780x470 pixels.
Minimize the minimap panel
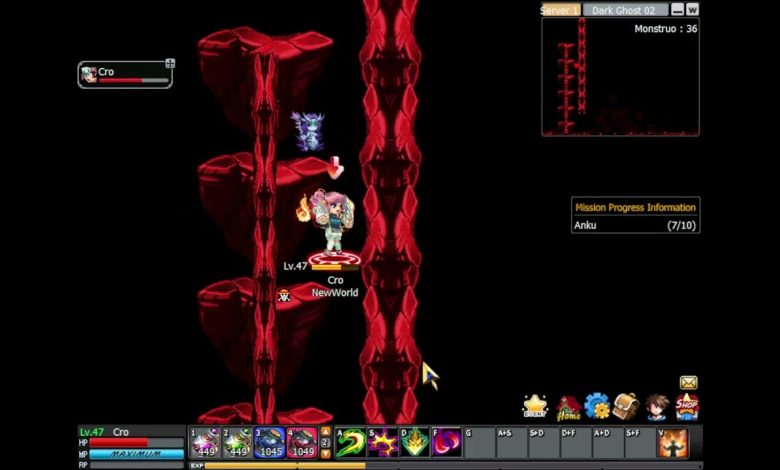pyautogui.click(x=678, y=10)
